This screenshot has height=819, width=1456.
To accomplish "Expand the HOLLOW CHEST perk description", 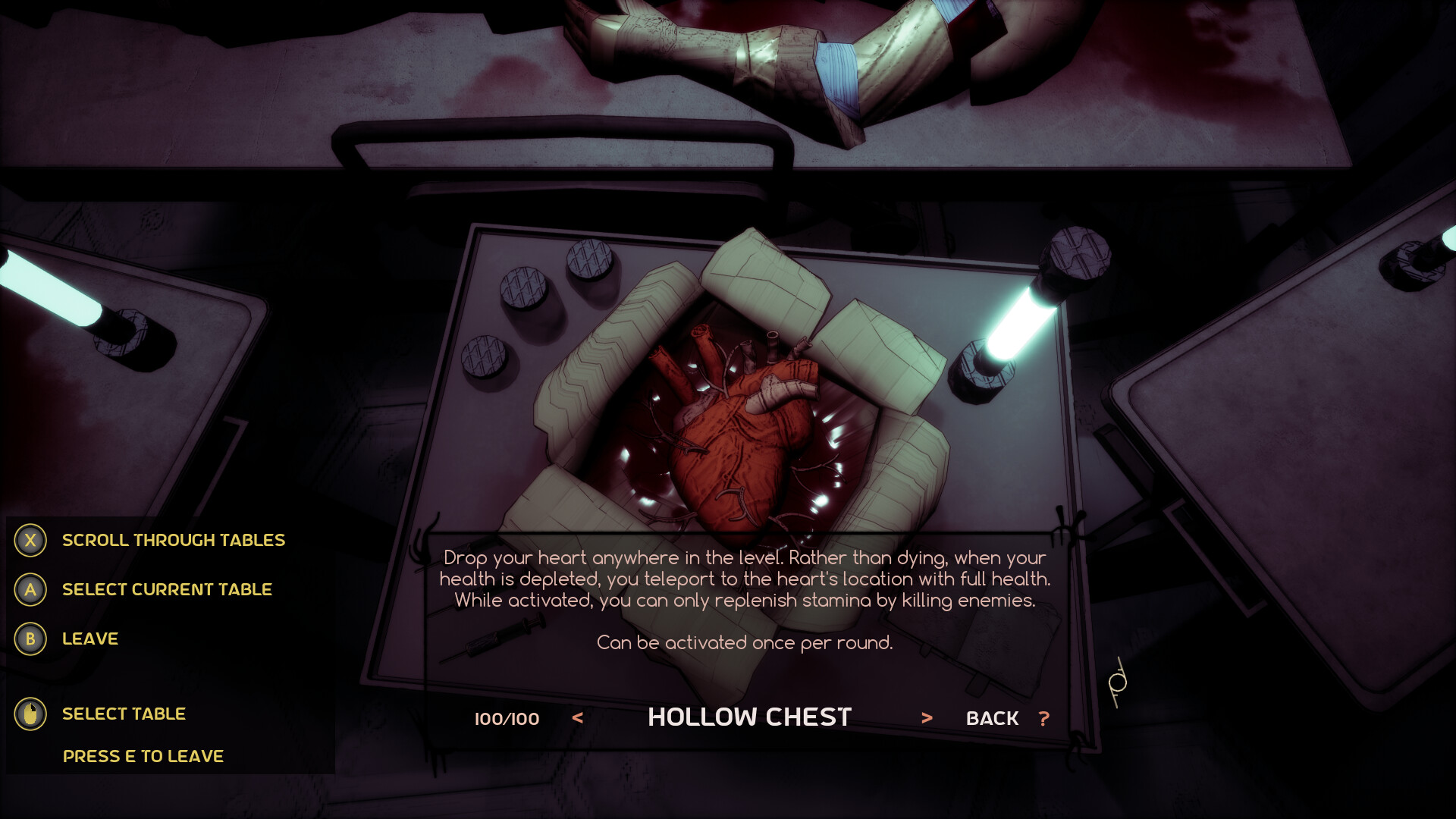I will (749, 715).
